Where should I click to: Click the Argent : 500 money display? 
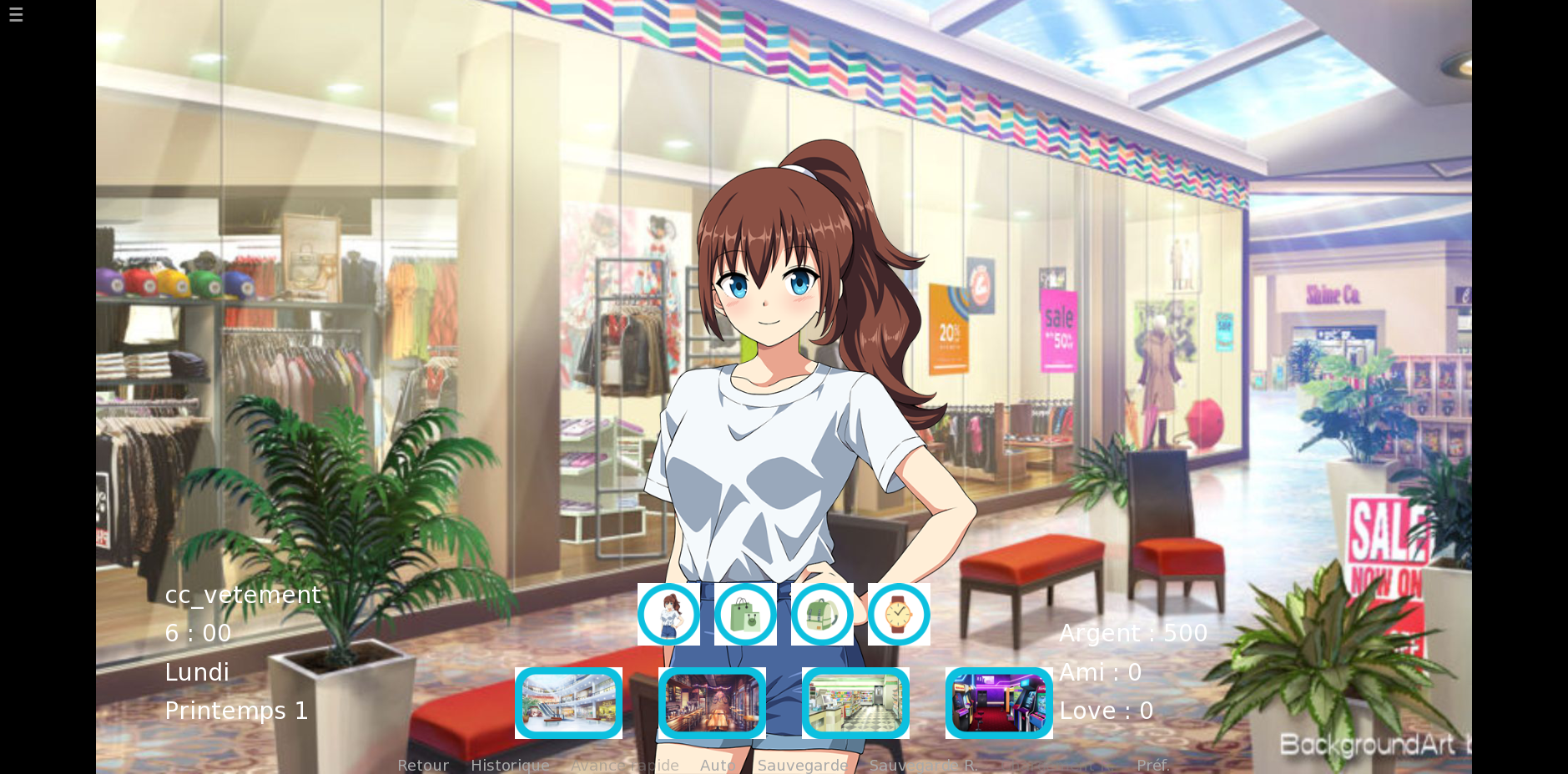tap(1132, 633)
